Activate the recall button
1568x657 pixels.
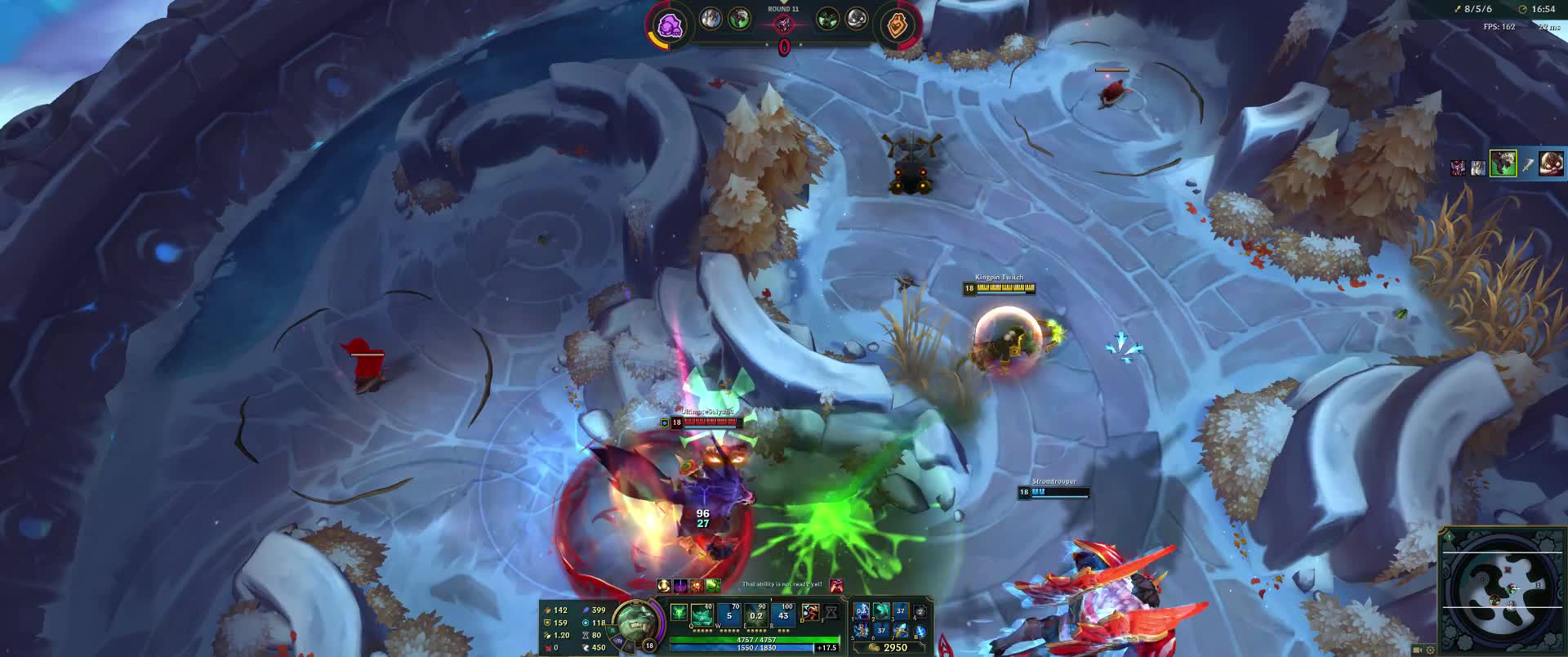tap(920, 630)
